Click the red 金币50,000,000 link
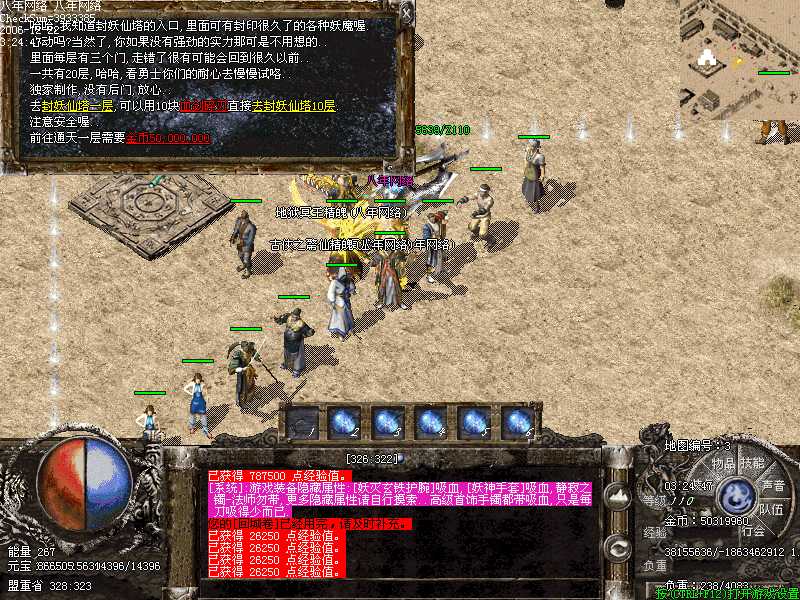The image size is (800, 600). click(168, 138)
